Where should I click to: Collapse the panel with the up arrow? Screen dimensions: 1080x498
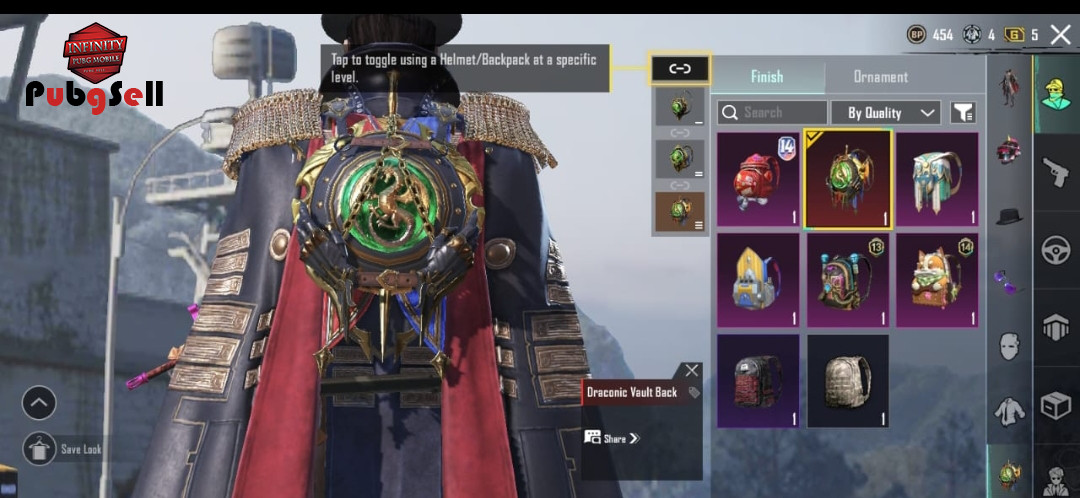(39, 403)
